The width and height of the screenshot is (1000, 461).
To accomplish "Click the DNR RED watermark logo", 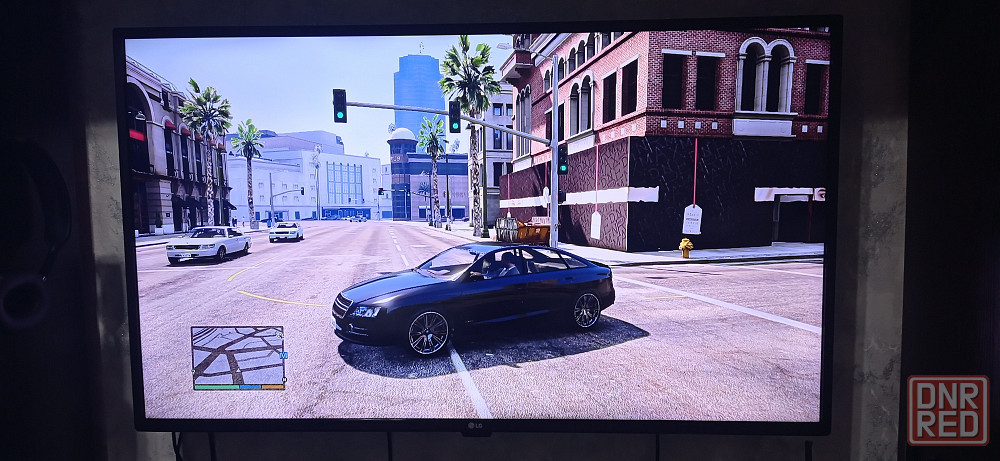I will coord(947,409).
